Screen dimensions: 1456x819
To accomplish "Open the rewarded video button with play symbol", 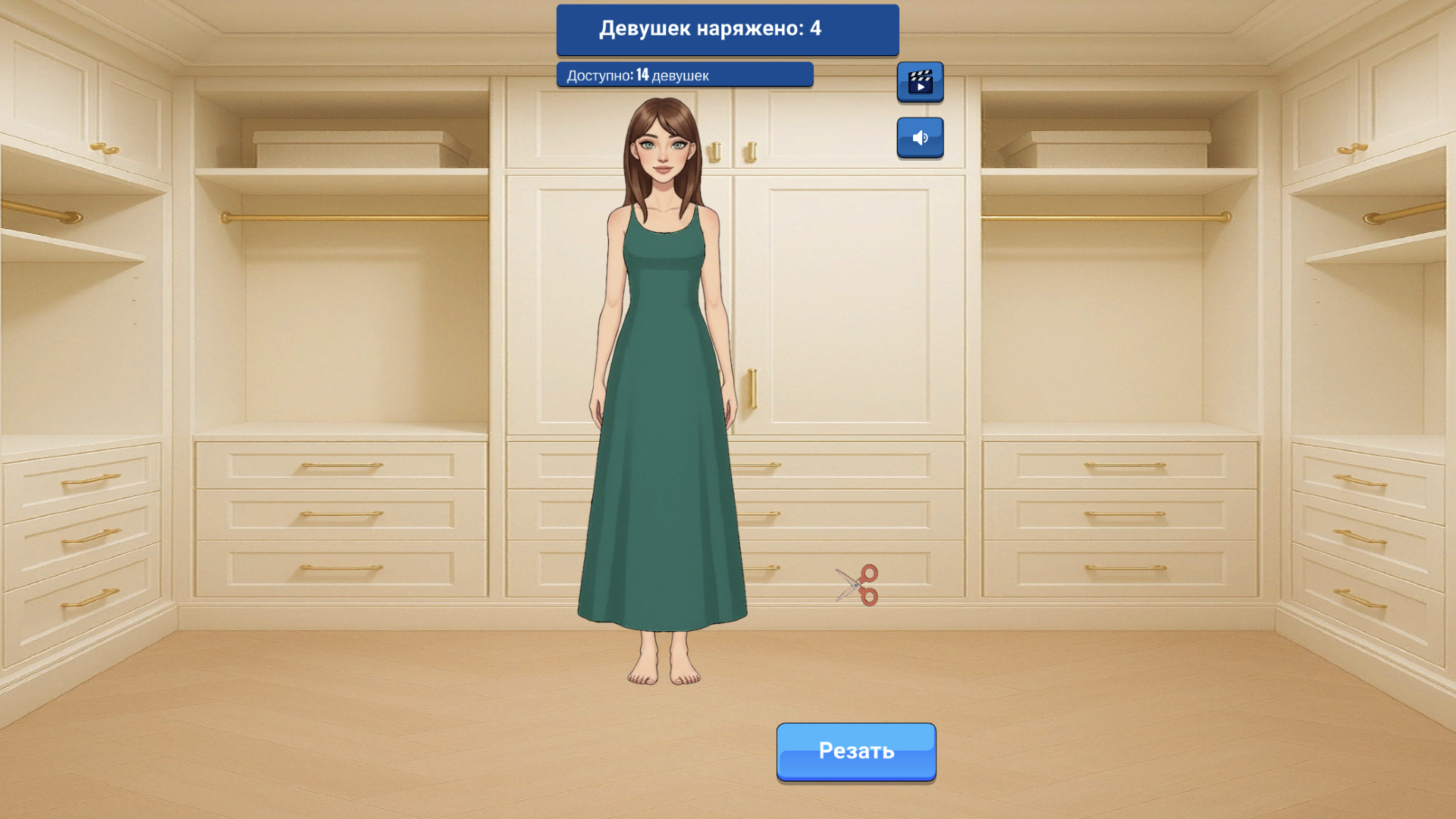I will (920, 81).
